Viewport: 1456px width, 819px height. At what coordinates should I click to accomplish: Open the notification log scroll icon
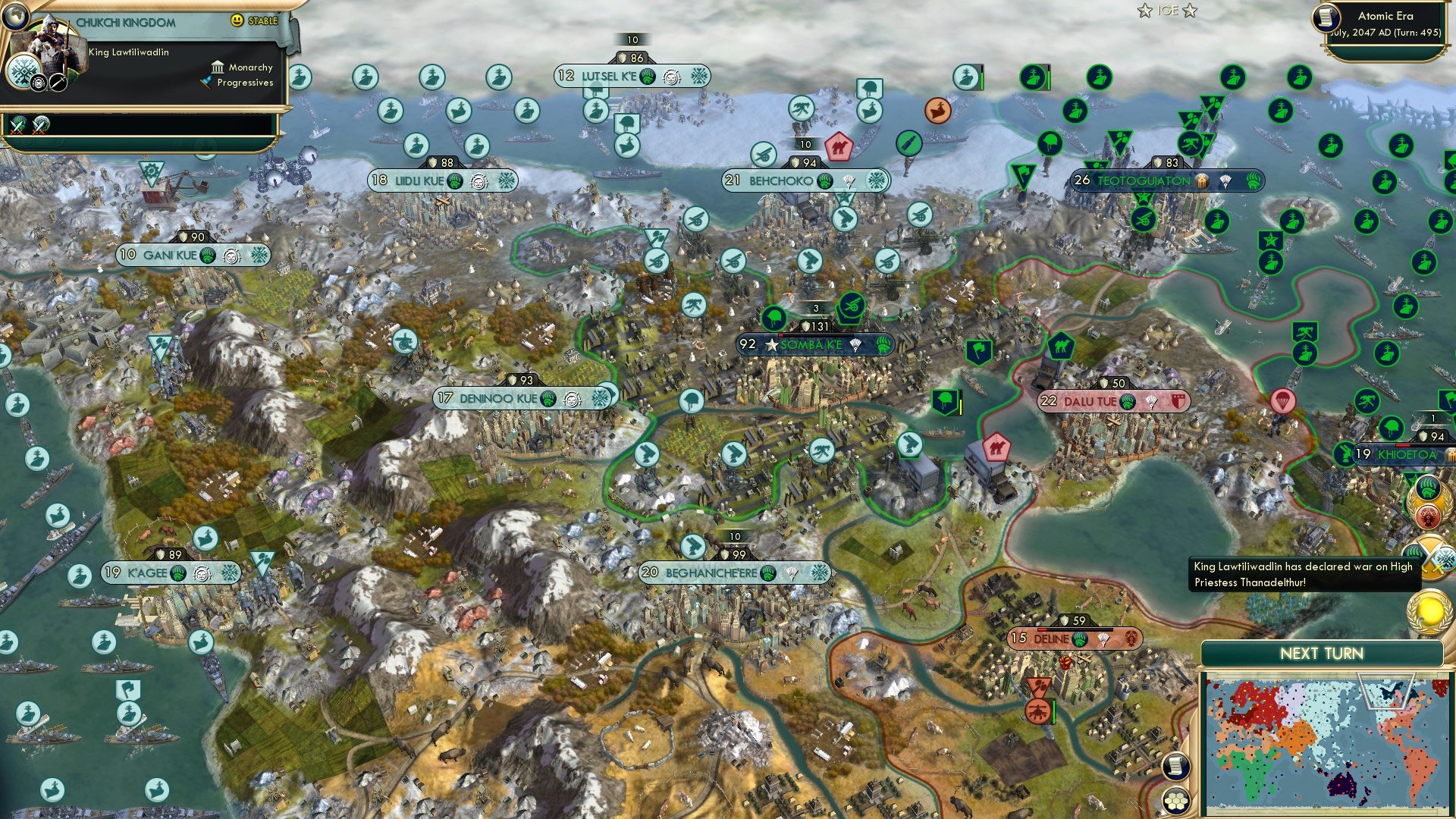[1176, 765]
